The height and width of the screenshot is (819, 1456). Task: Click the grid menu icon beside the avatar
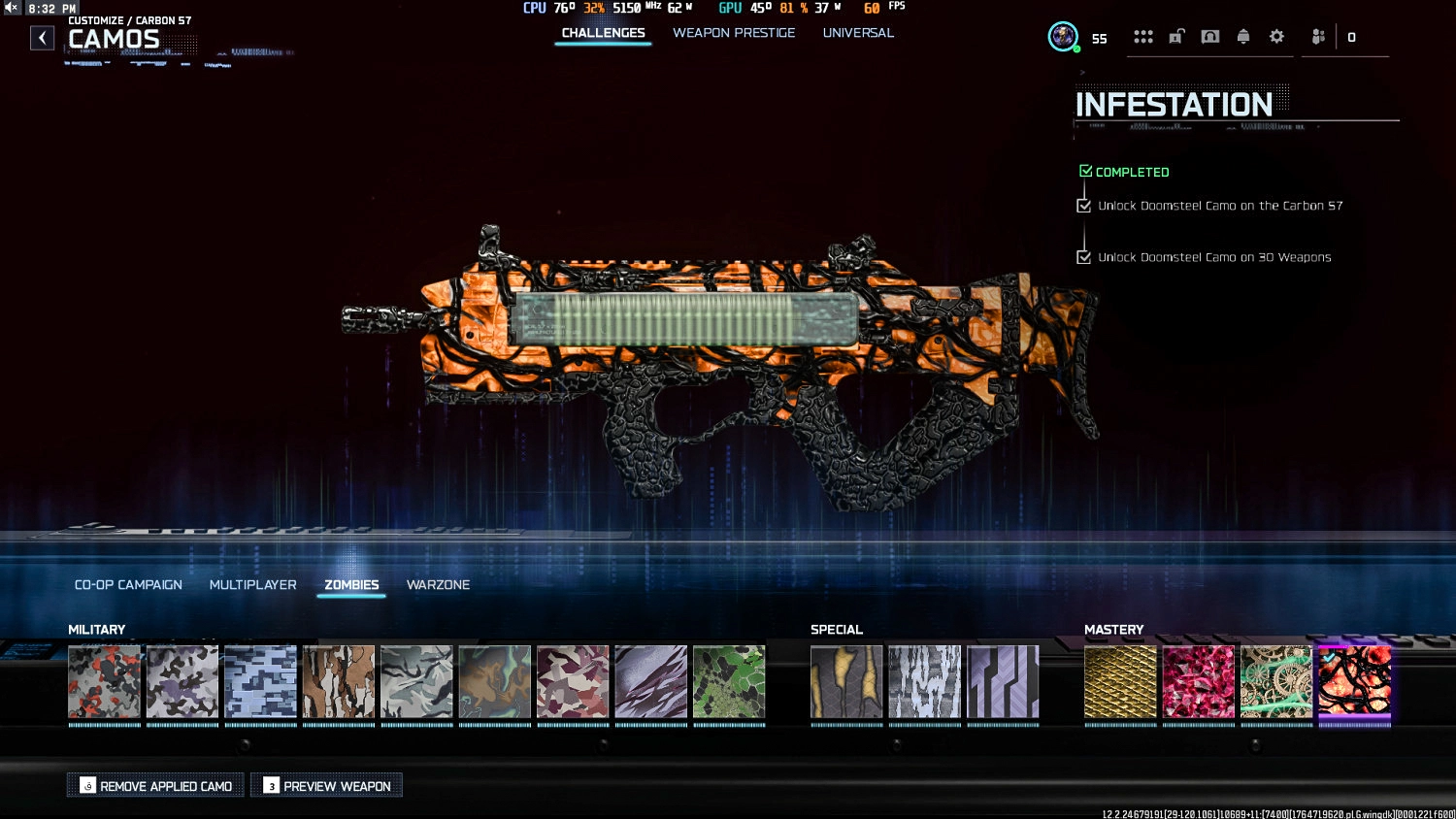(1143, 36)
